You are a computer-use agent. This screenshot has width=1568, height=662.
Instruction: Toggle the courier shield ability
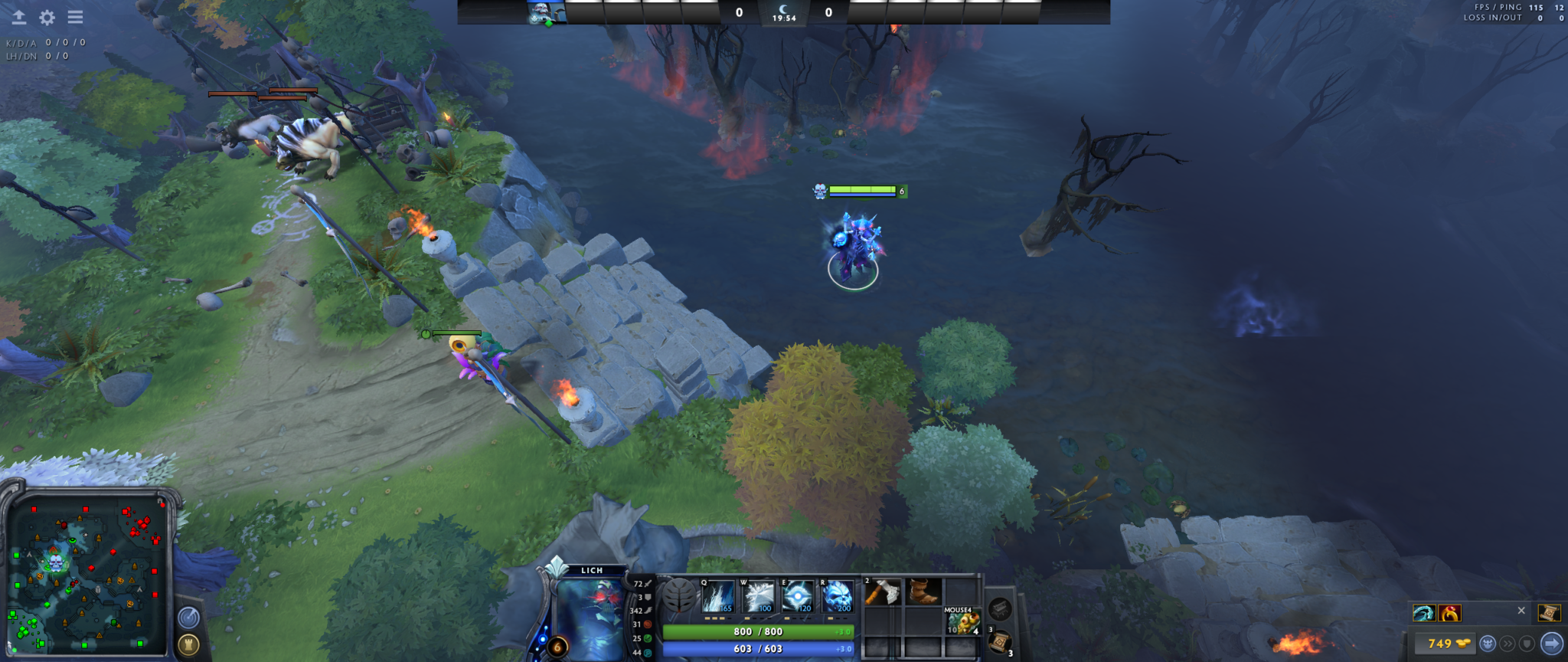1527,644
